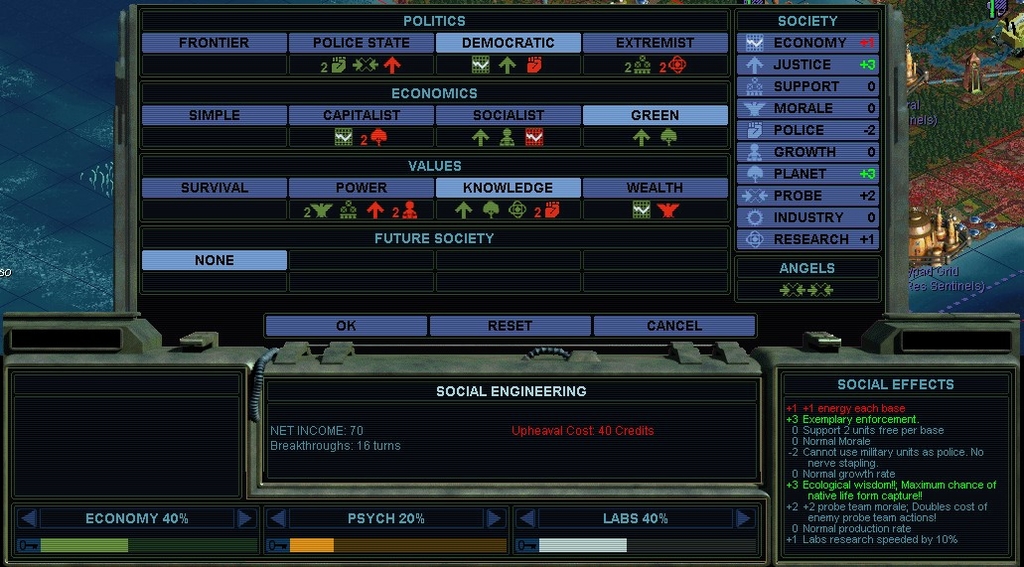Decrease the Economy allocation arrow

pyautogui.click(x=28, y=518)
